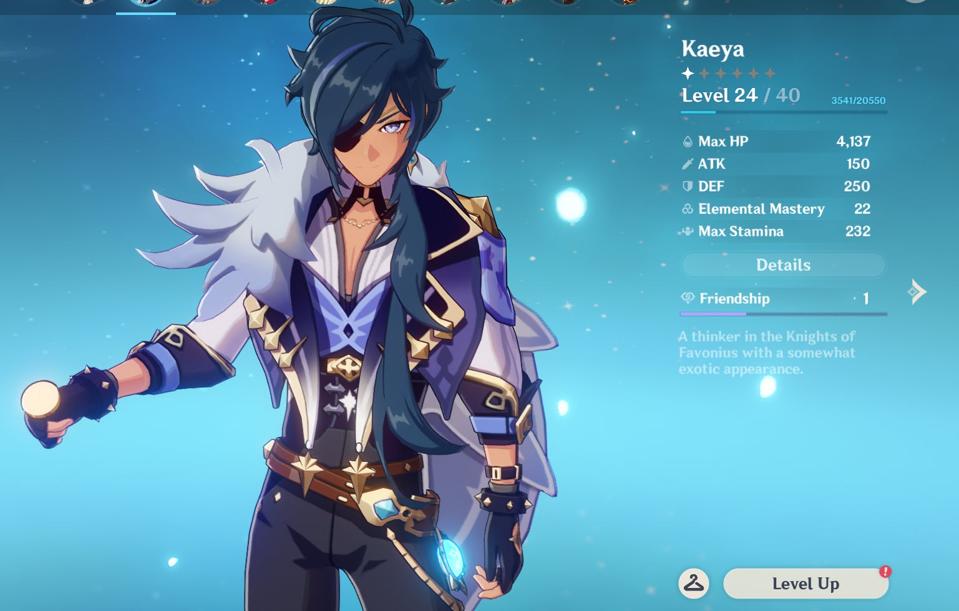Go to the next page arrow
The height and width of the screenshot is (611, 959).
[x=917, y=292]
